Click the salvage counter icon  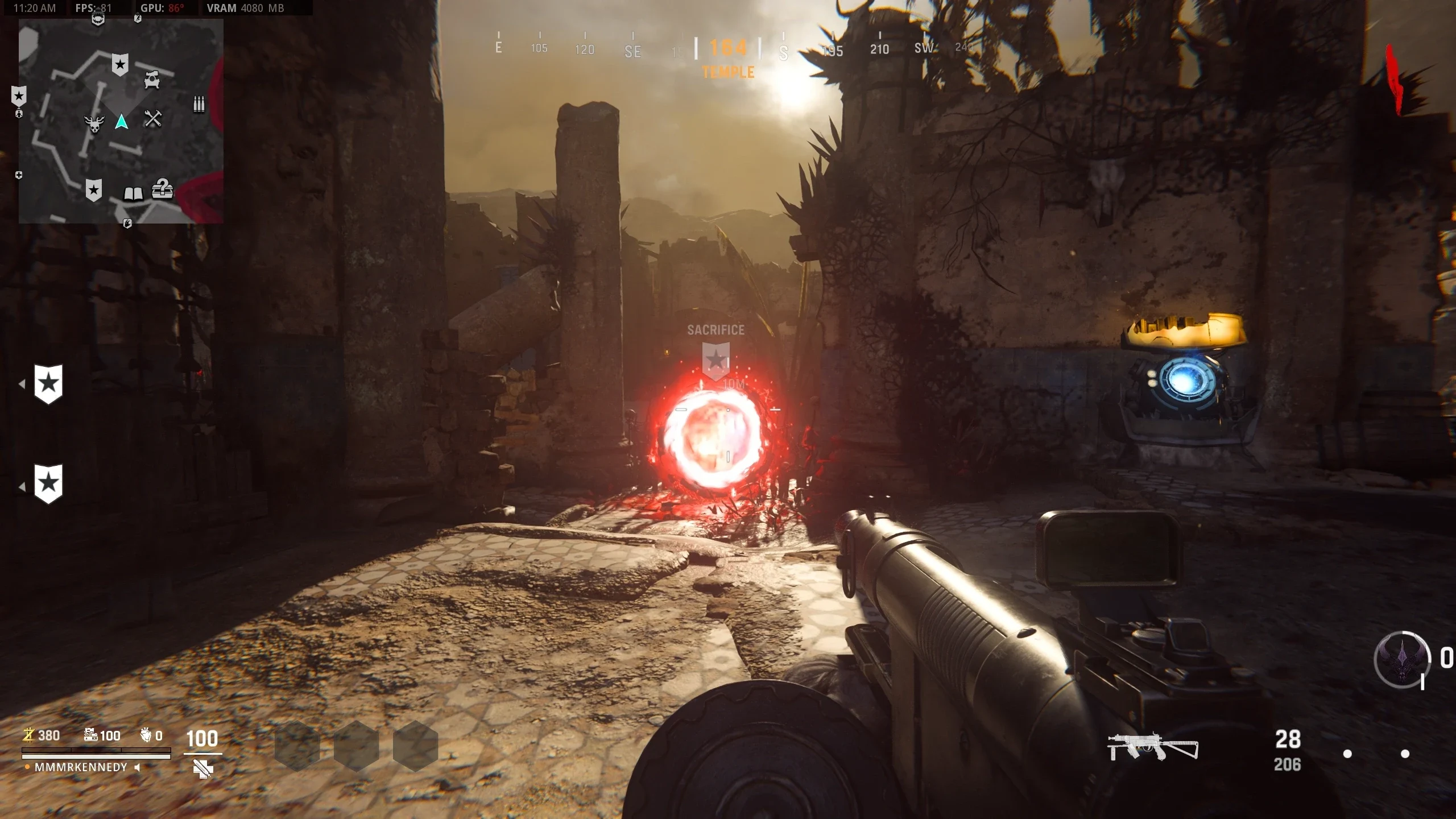[90, 735]
